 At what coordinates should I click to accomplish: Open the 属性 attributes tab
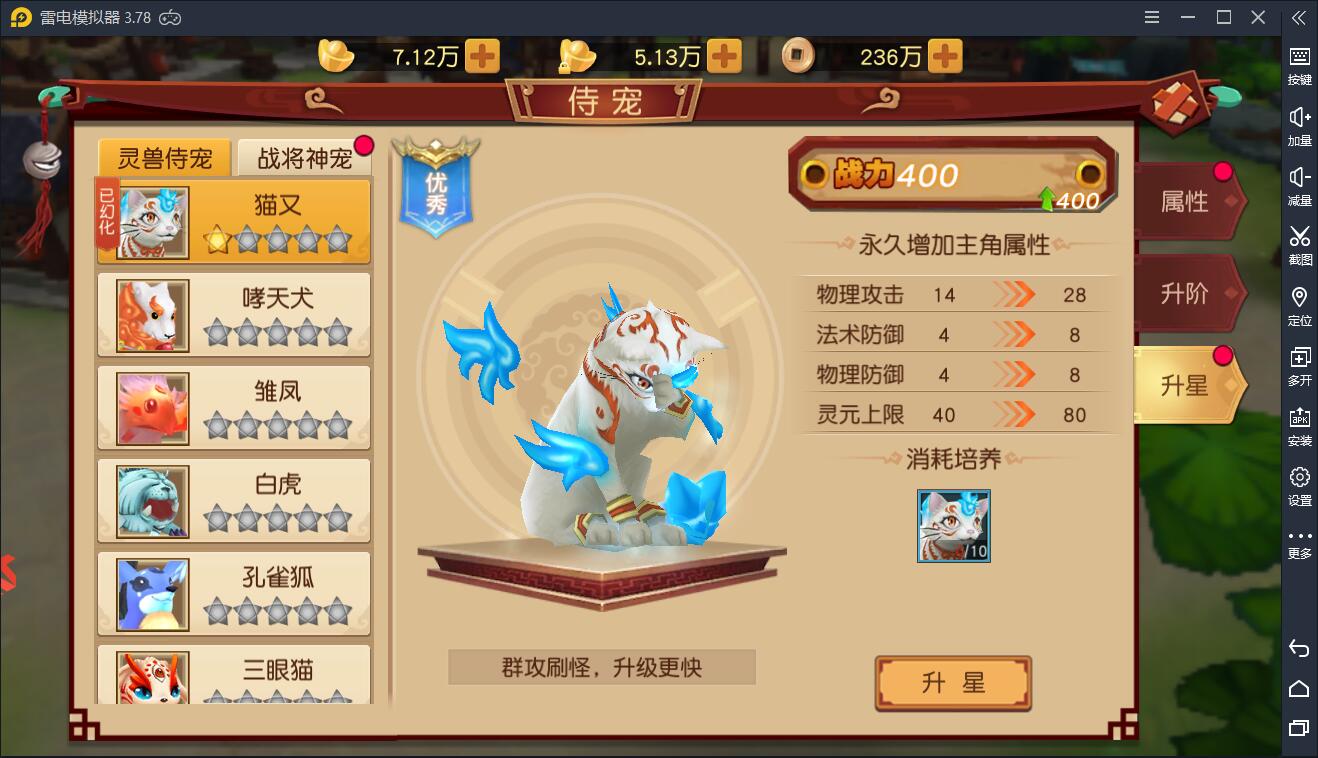(1185, 202)
